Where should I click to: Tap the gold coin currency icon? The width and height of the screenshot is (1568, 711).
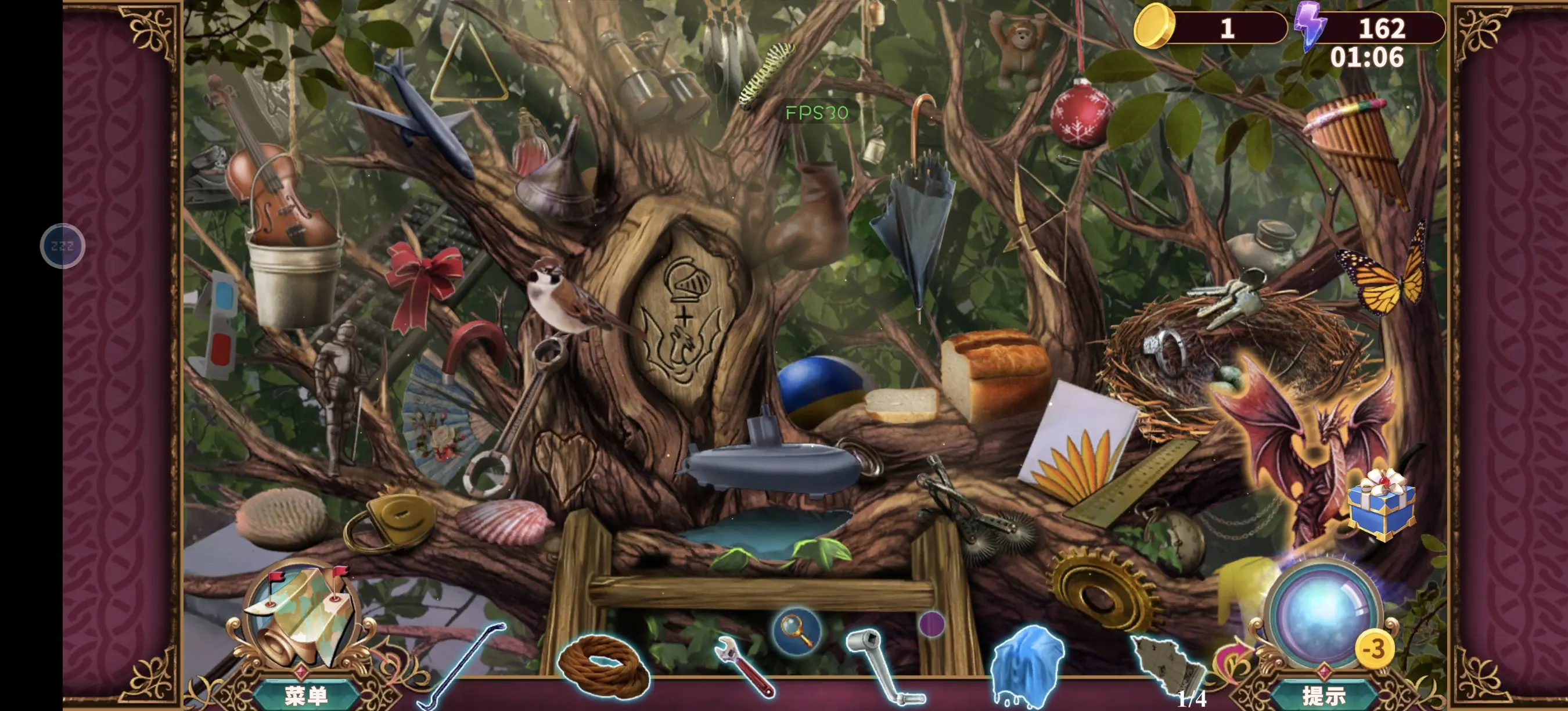[x=1154, y=26]
